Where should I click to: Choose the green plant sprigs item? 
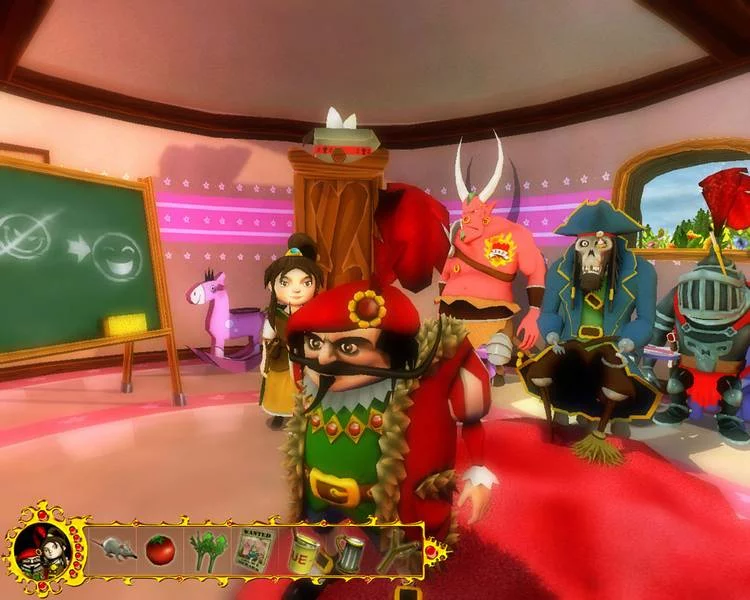tap(206, 550)
